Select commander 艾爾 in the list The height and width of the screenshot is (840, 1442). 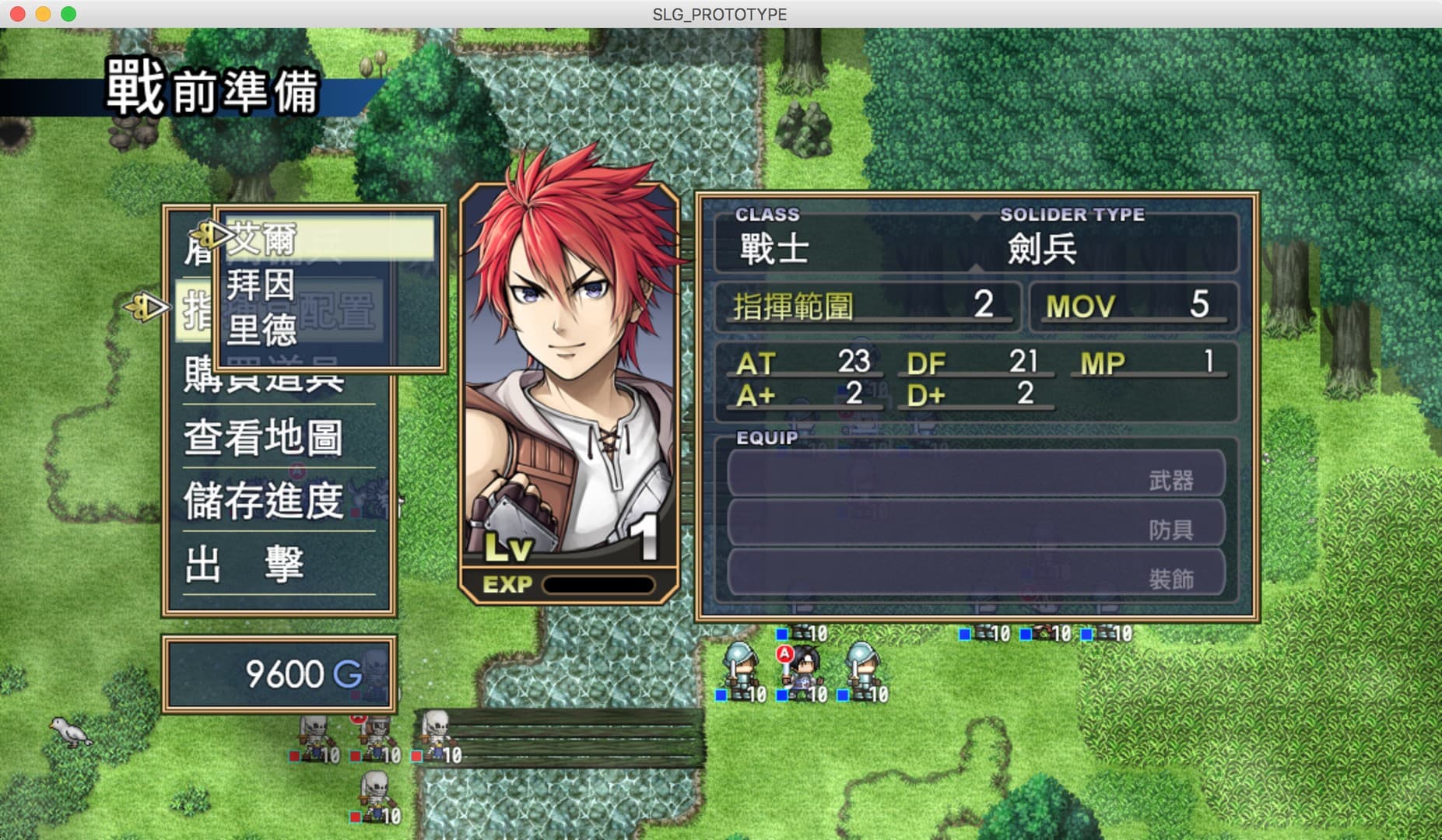point(327,238)
